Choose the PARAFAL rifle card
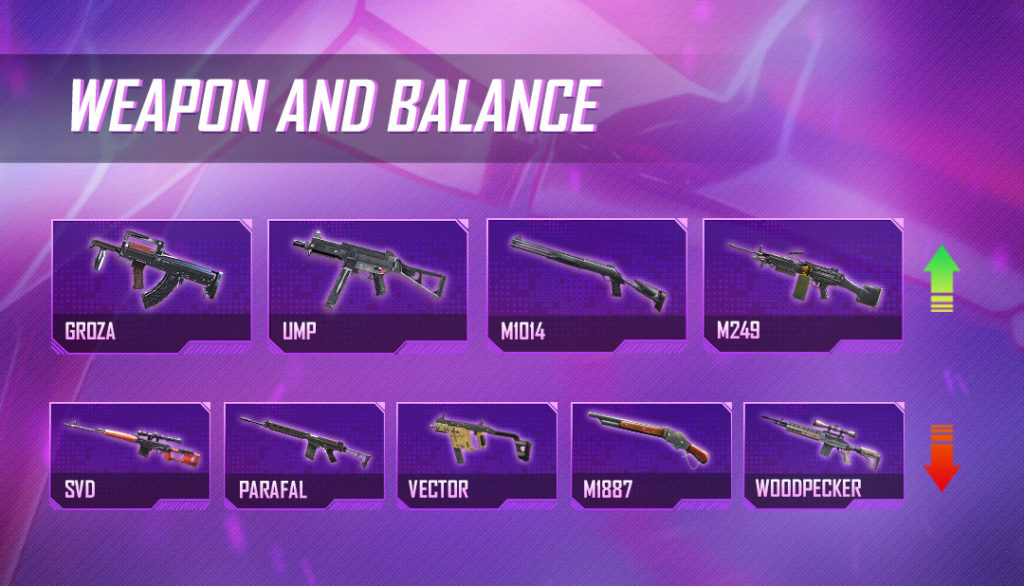This screenshot has width=1024, height=586. [x=304, y=455]
